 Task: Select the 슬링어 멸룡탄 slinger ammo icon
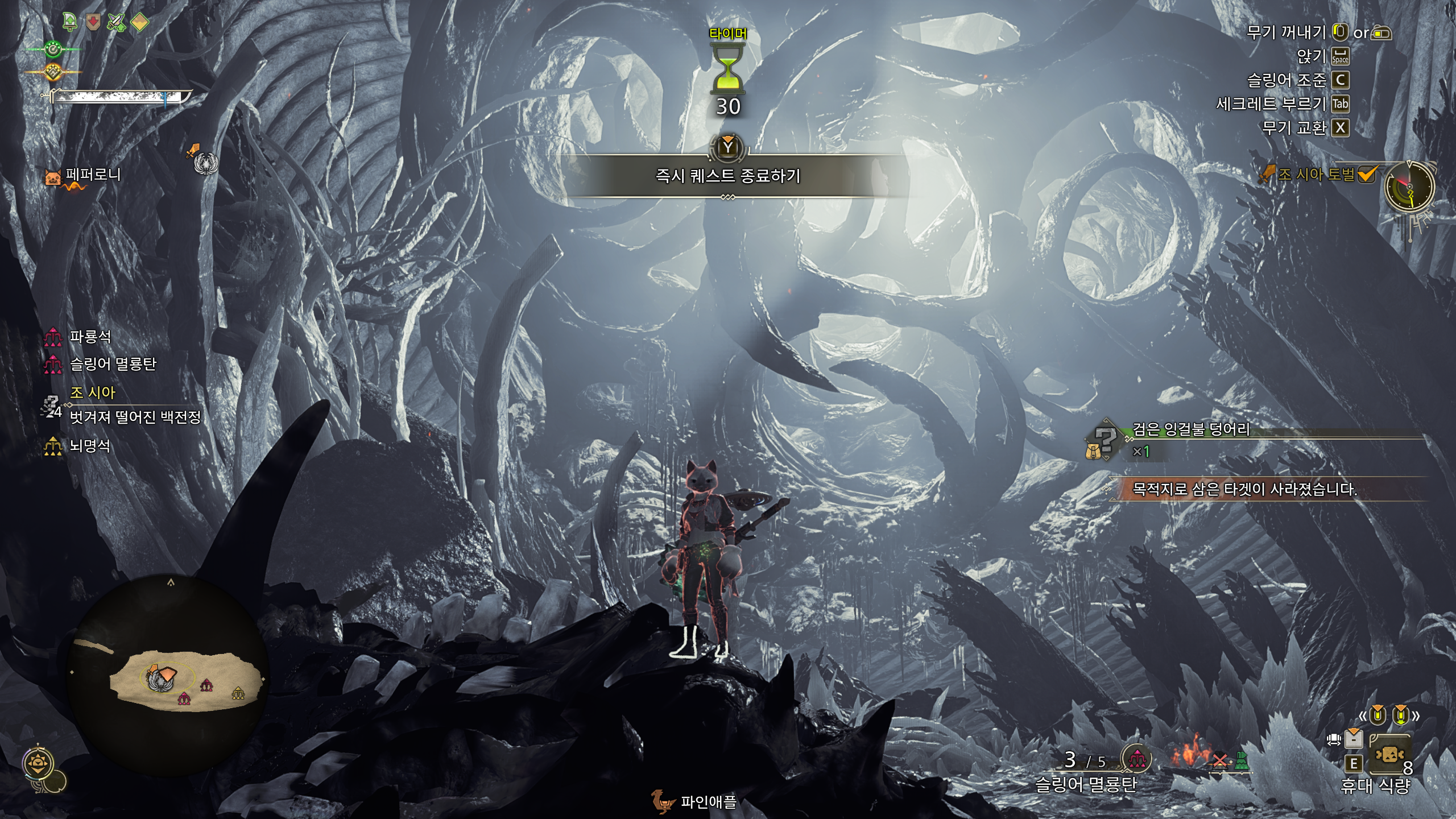click(x=1136, y=759)
